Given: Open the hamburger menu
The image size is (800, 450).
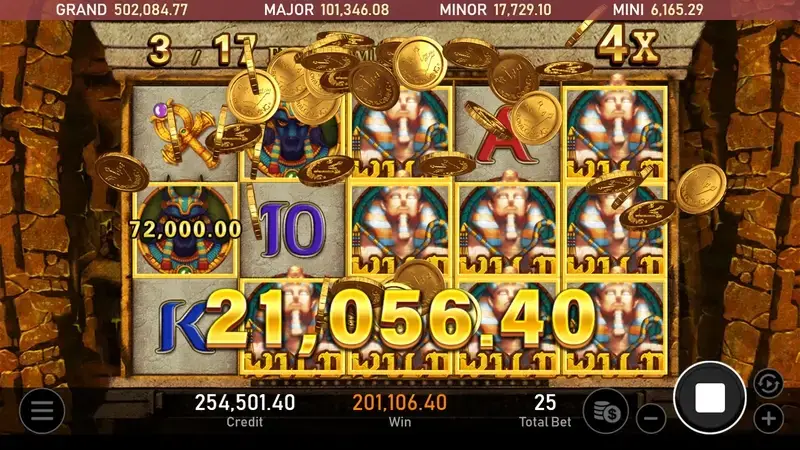Looking at the screenshot, I should pos(42,410).
